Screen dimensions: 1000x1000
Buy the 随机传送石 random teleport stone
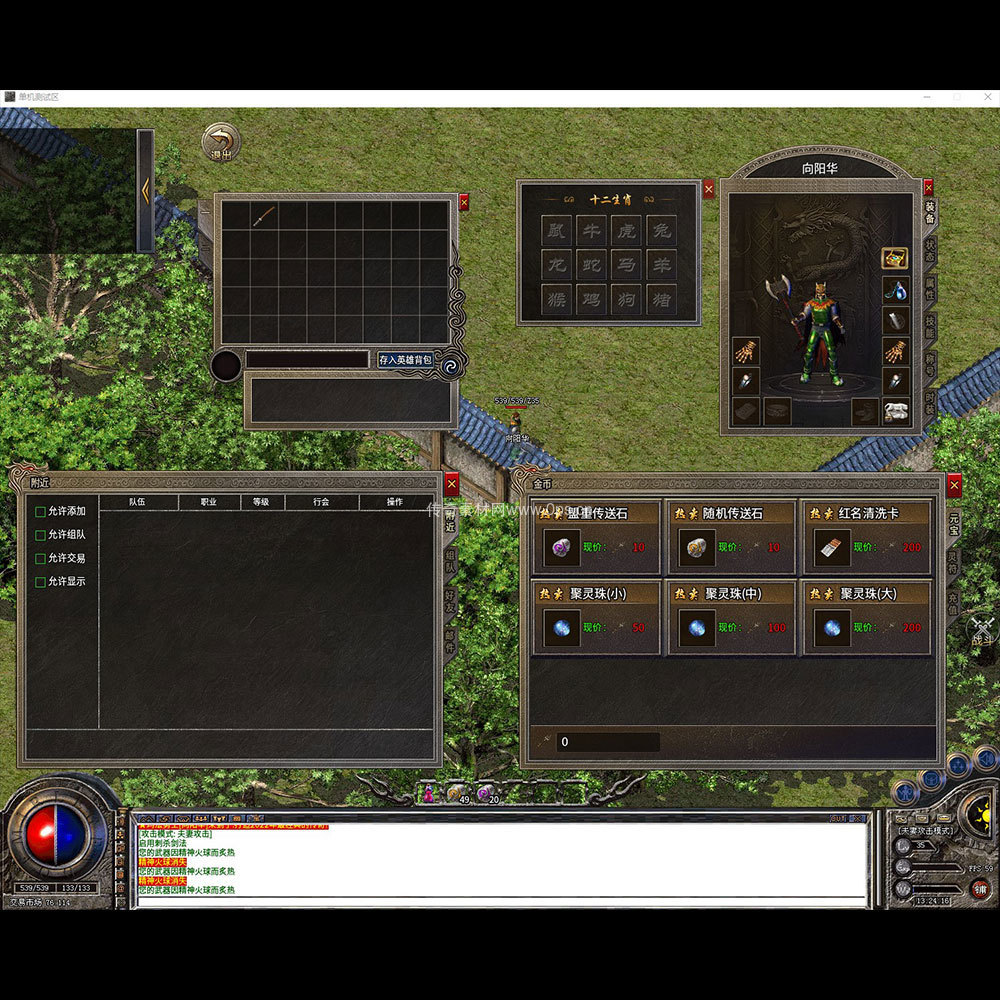coord(732,538)
